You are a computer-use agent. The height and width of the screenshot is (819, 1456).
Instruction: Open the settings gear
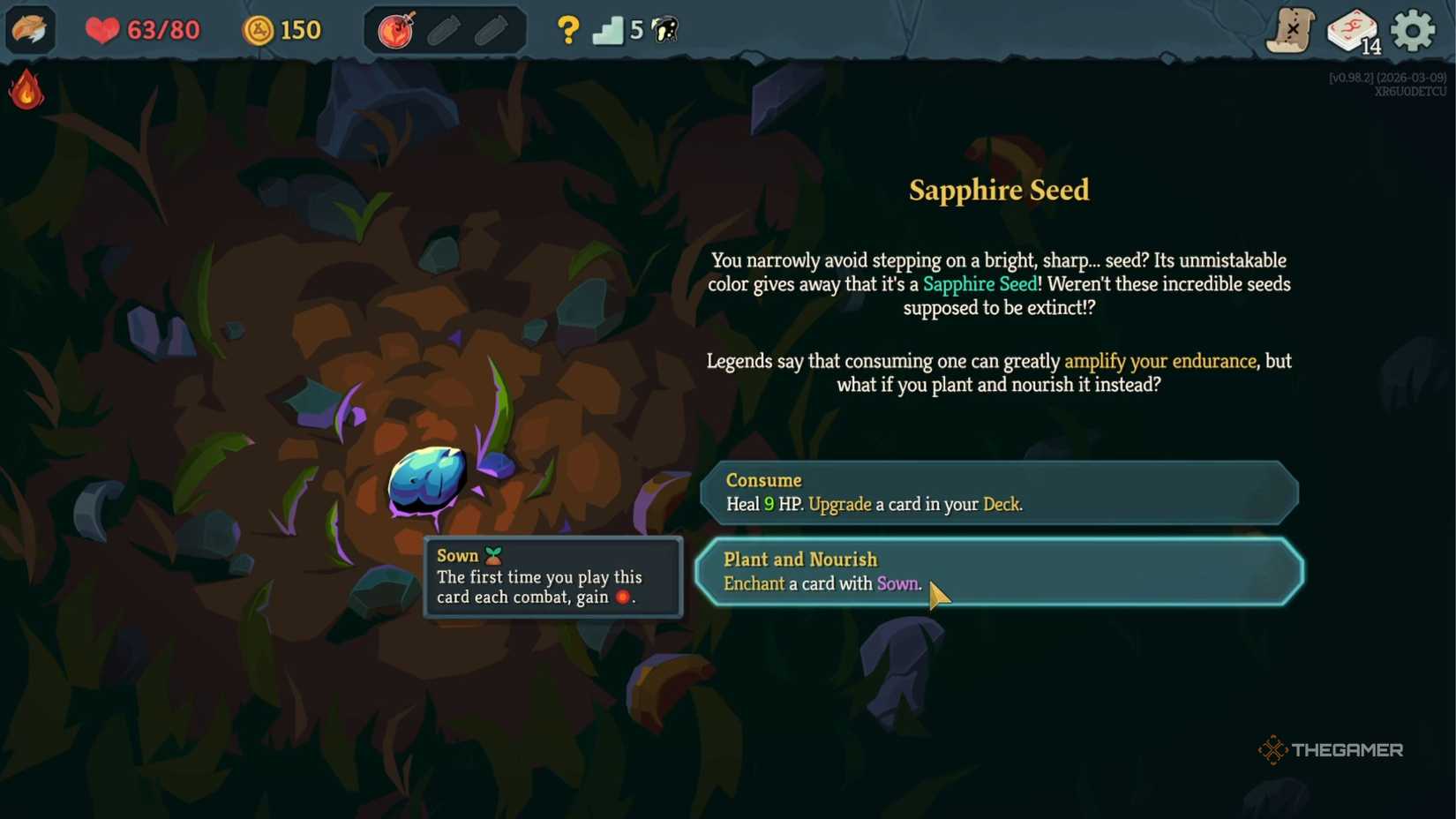(x=1413, y=29)
